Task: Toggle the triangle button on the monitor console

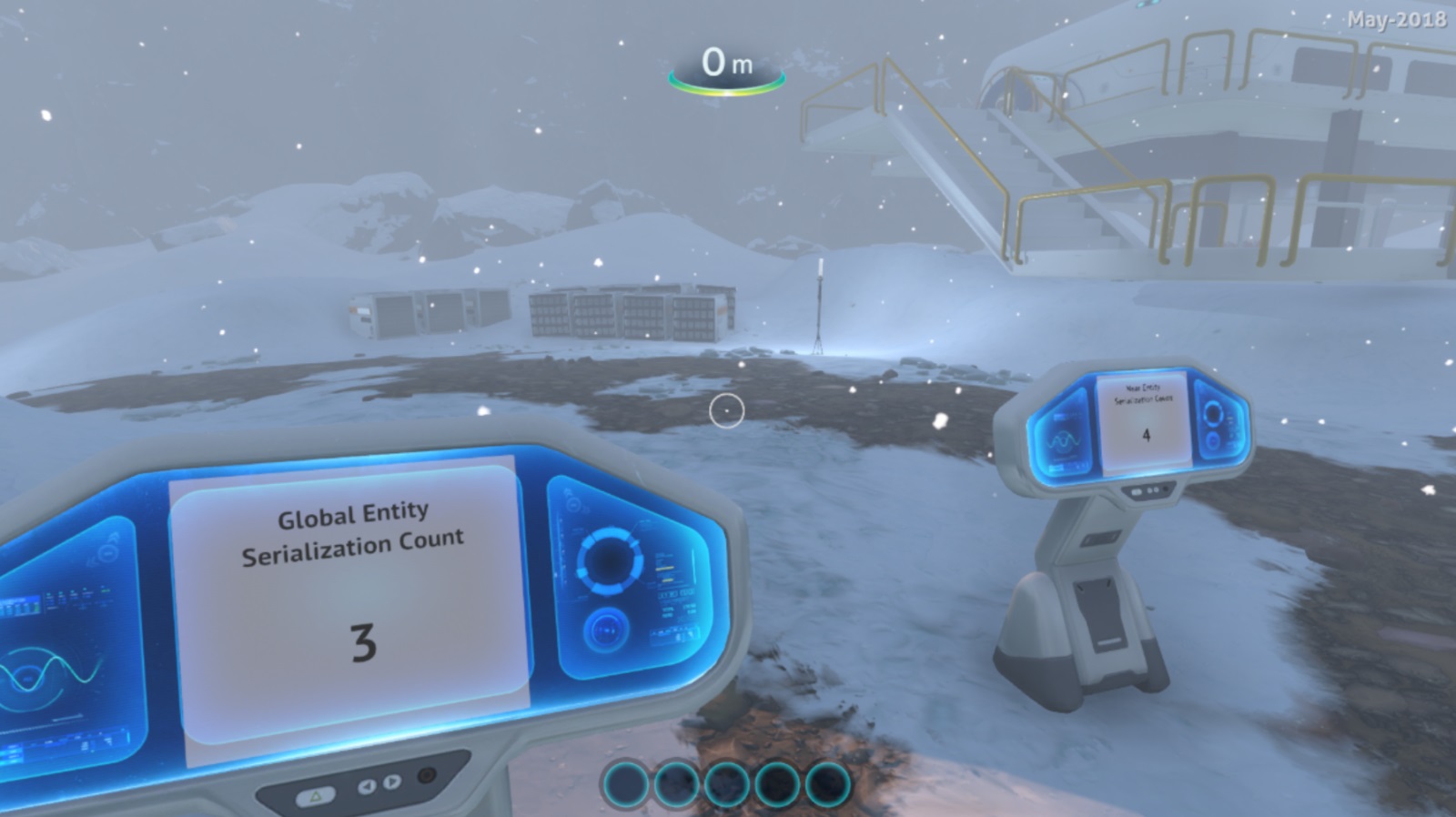Action: pyautogui.click(x=316, y=796)
